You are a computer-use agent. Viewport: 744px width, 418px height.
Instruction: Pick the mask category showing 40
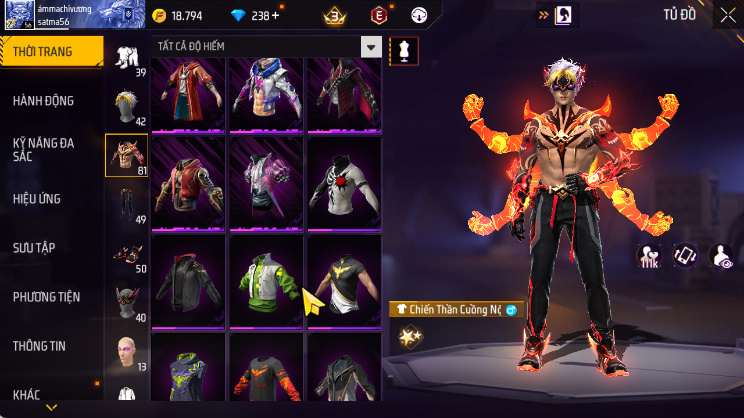point(126,302)
